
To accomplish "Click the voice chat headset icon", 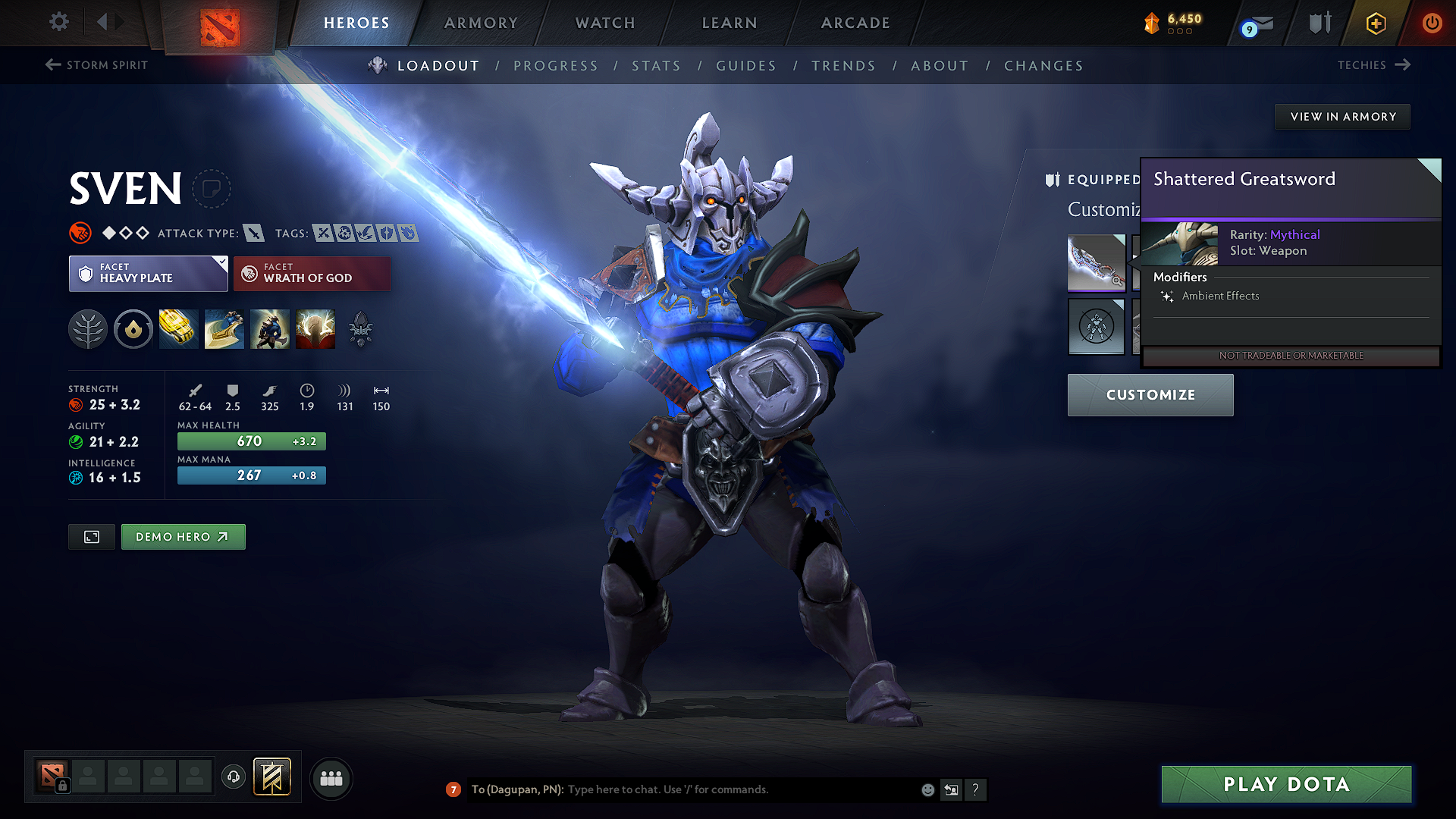I will [x=234, y=778].
